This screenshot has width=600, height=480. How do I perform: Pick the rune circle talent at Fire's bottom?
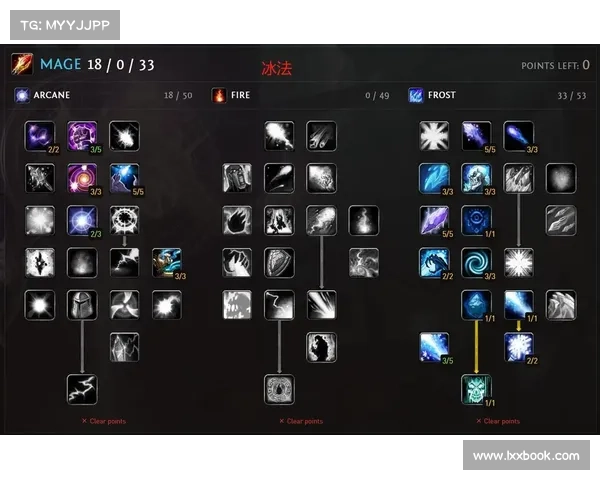[x=279, y=389]
